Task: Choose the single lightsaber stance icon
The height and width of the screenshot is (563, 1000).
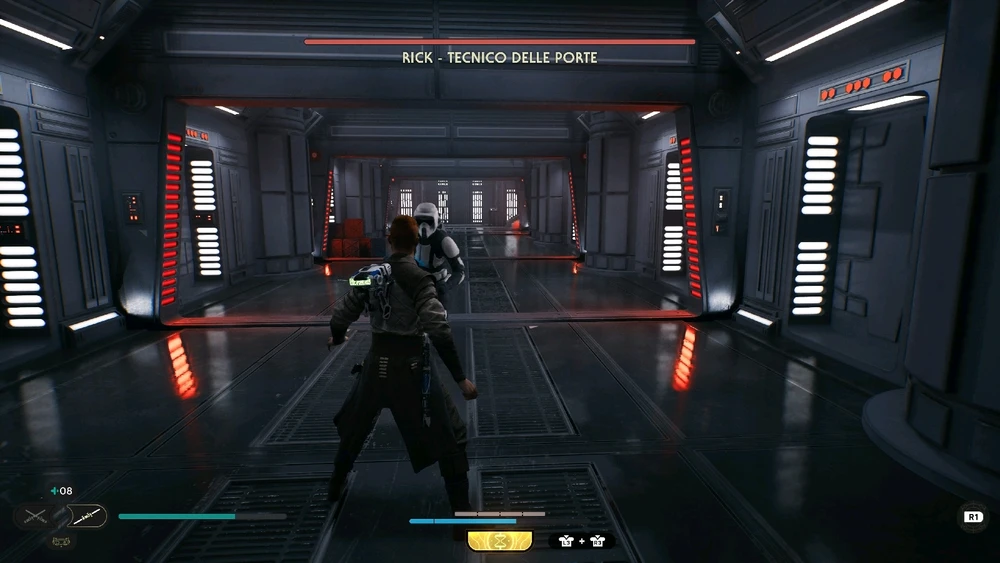Action: [x=87, y=516]
